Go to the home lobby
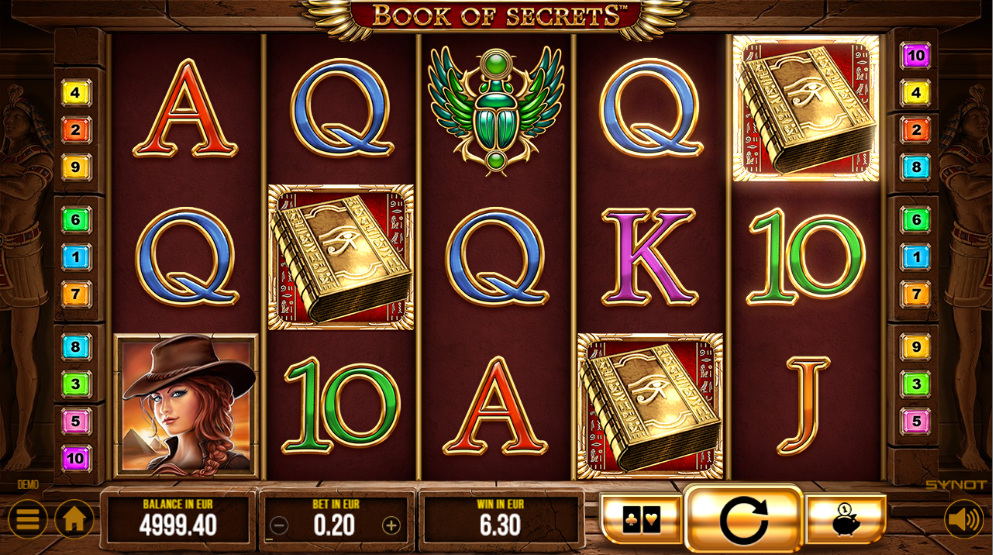 tap(74, 519)
